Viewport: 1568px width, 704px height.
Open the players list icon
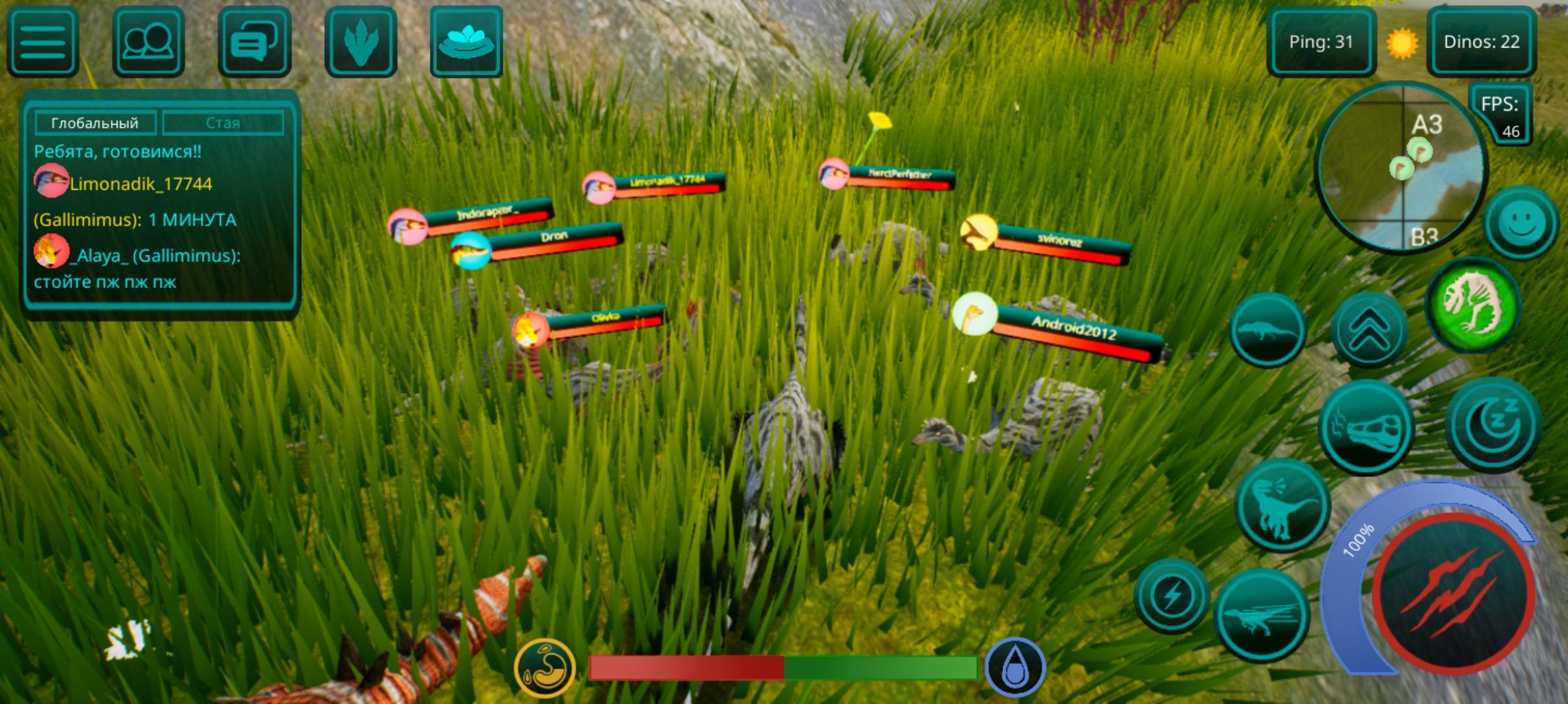(148, 43)
